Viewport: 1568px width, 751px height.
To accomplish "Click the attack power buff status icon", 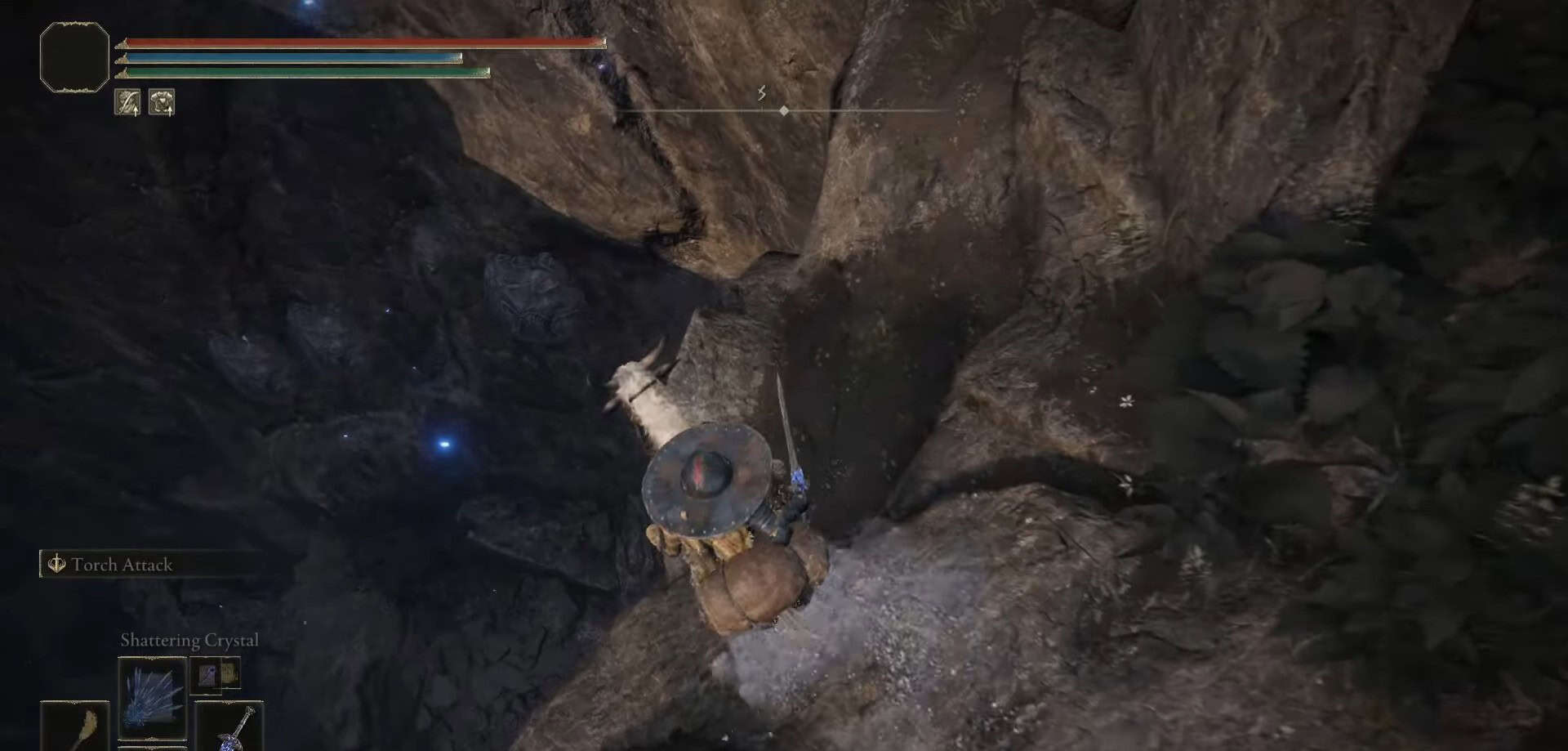I will (127, 102).
